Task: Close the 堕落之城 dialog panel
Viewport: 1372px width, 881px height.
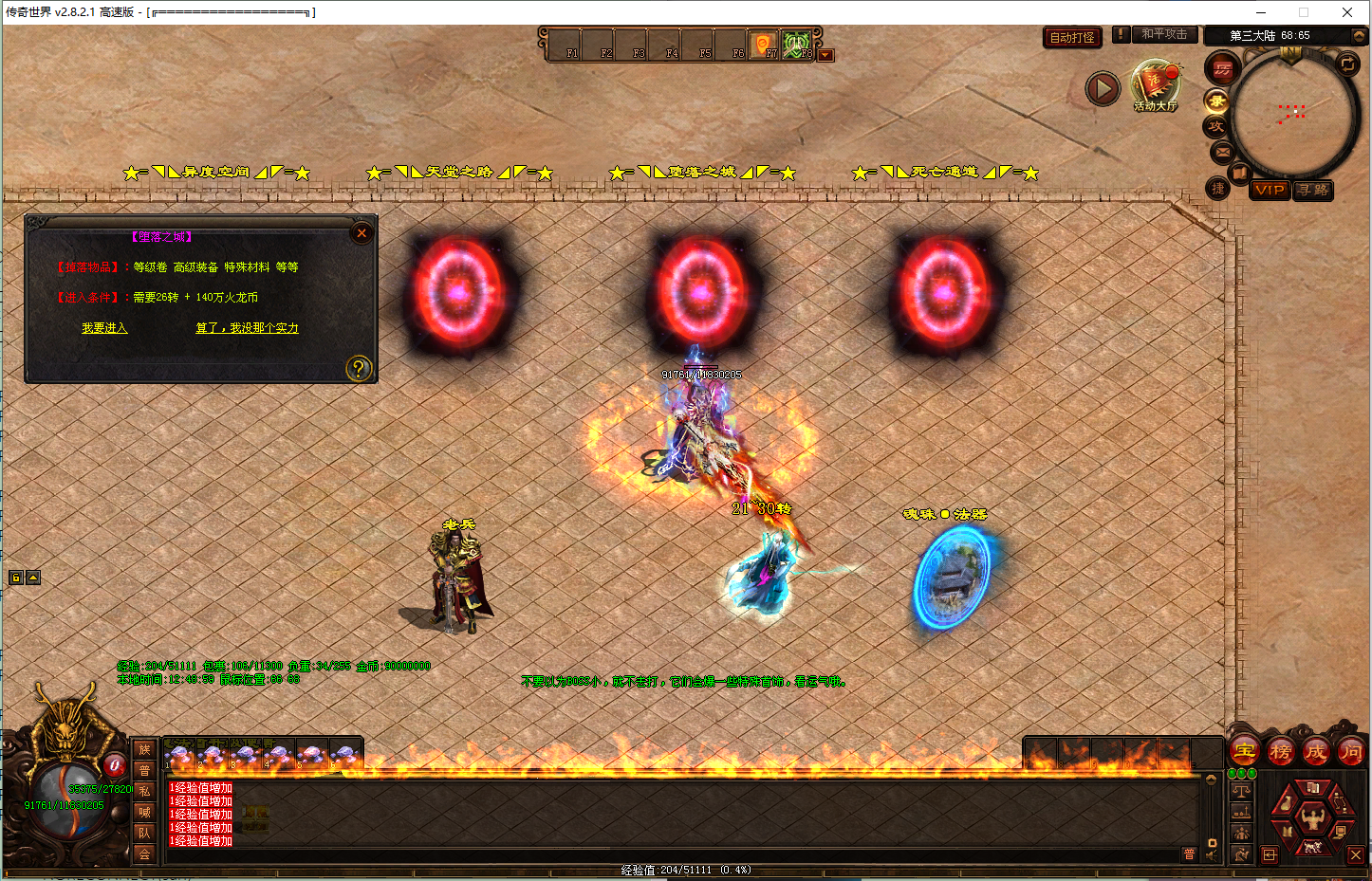Action: 362,233
